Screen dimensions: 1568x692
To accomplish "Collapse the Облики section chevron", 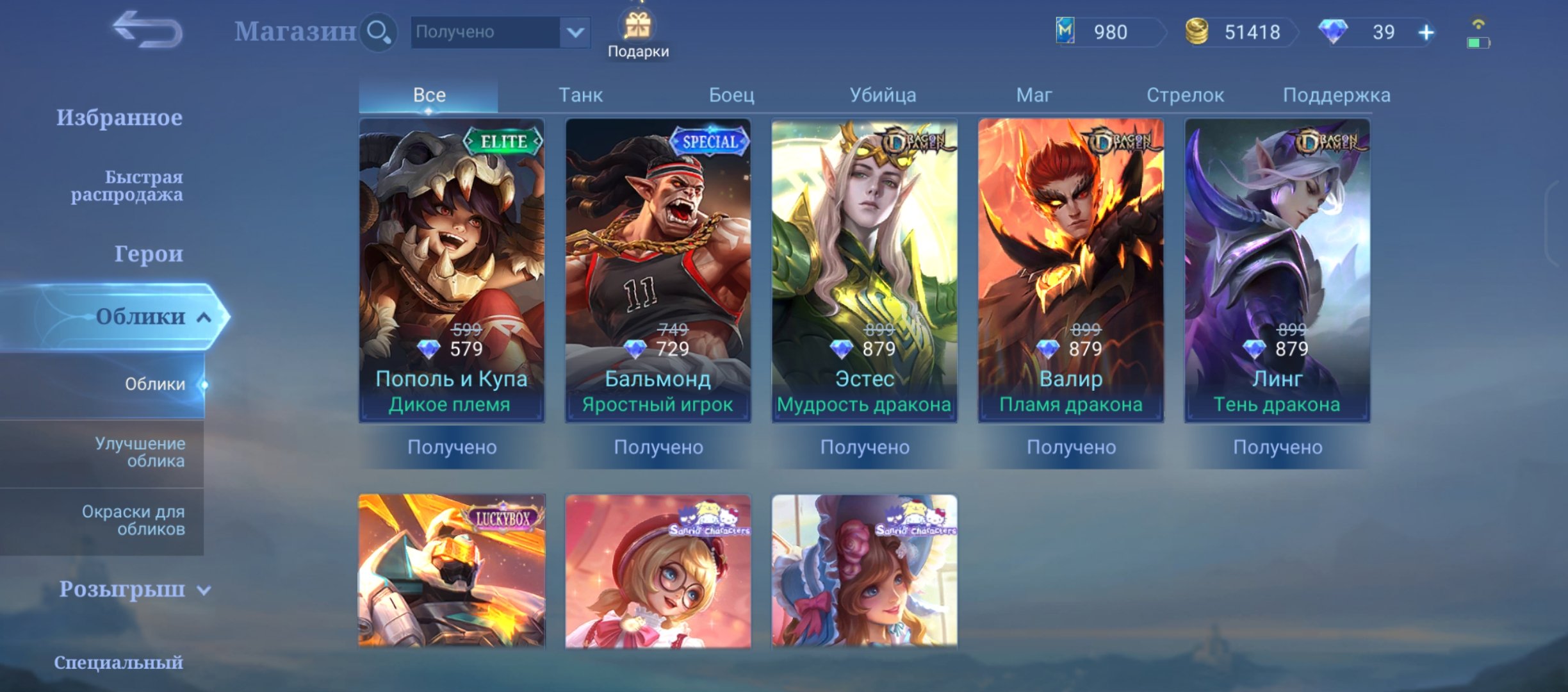I will (x=202, y=317).
